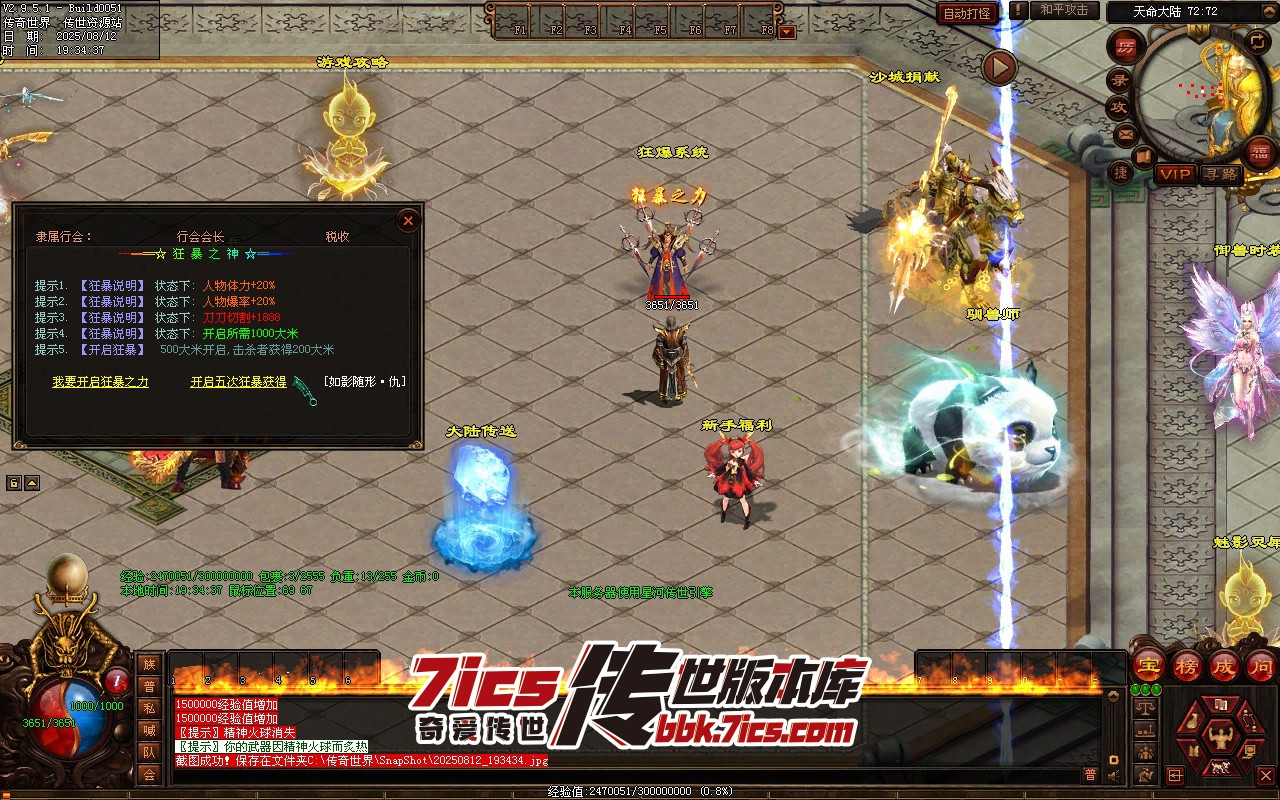Activate 寻路 pathfinding button
Viewport: 1280px width, 800px height.
click(1220, 174)
